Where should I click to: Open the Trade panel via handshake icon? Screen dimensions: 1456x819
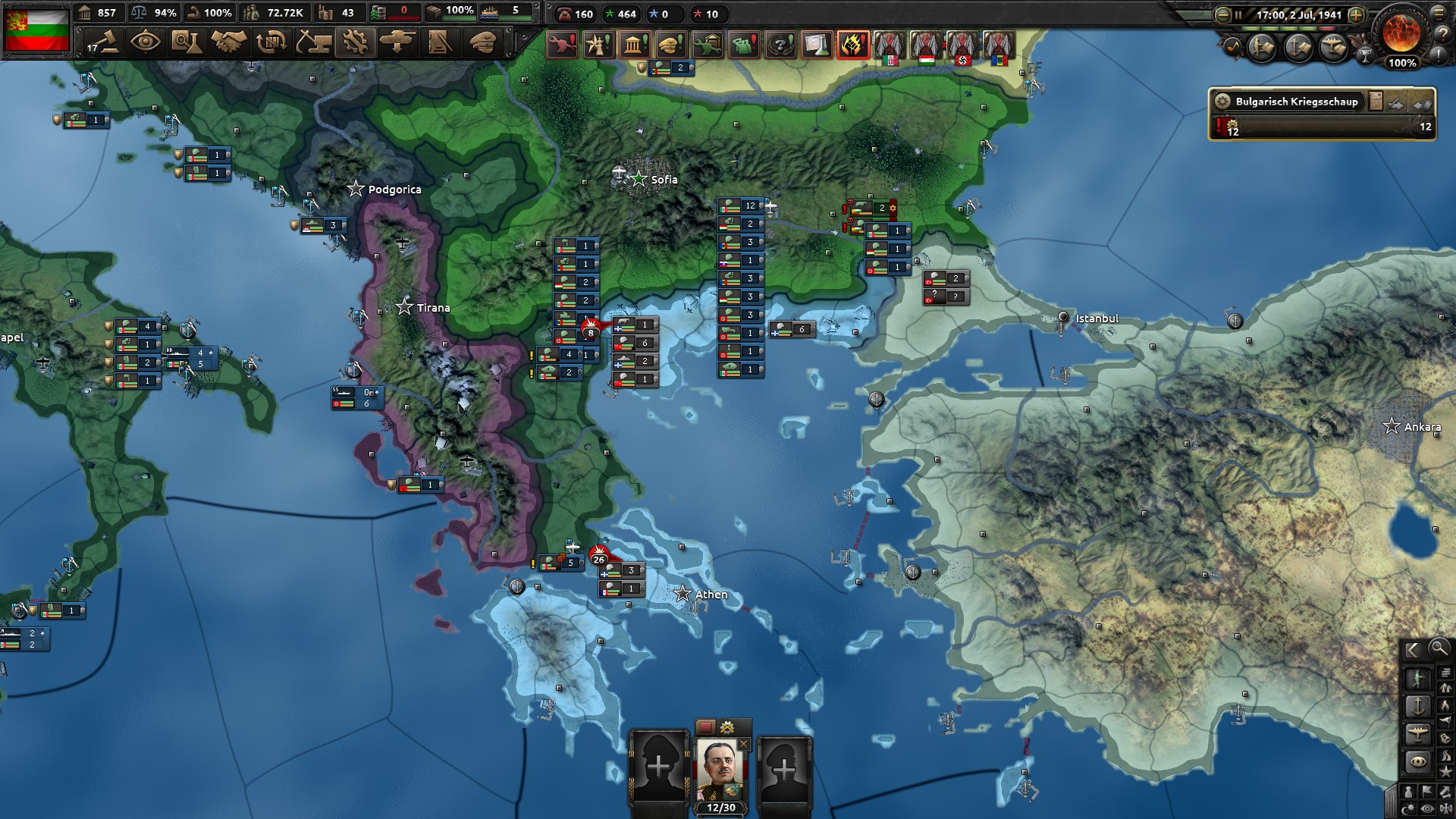(x=227, y=43)
